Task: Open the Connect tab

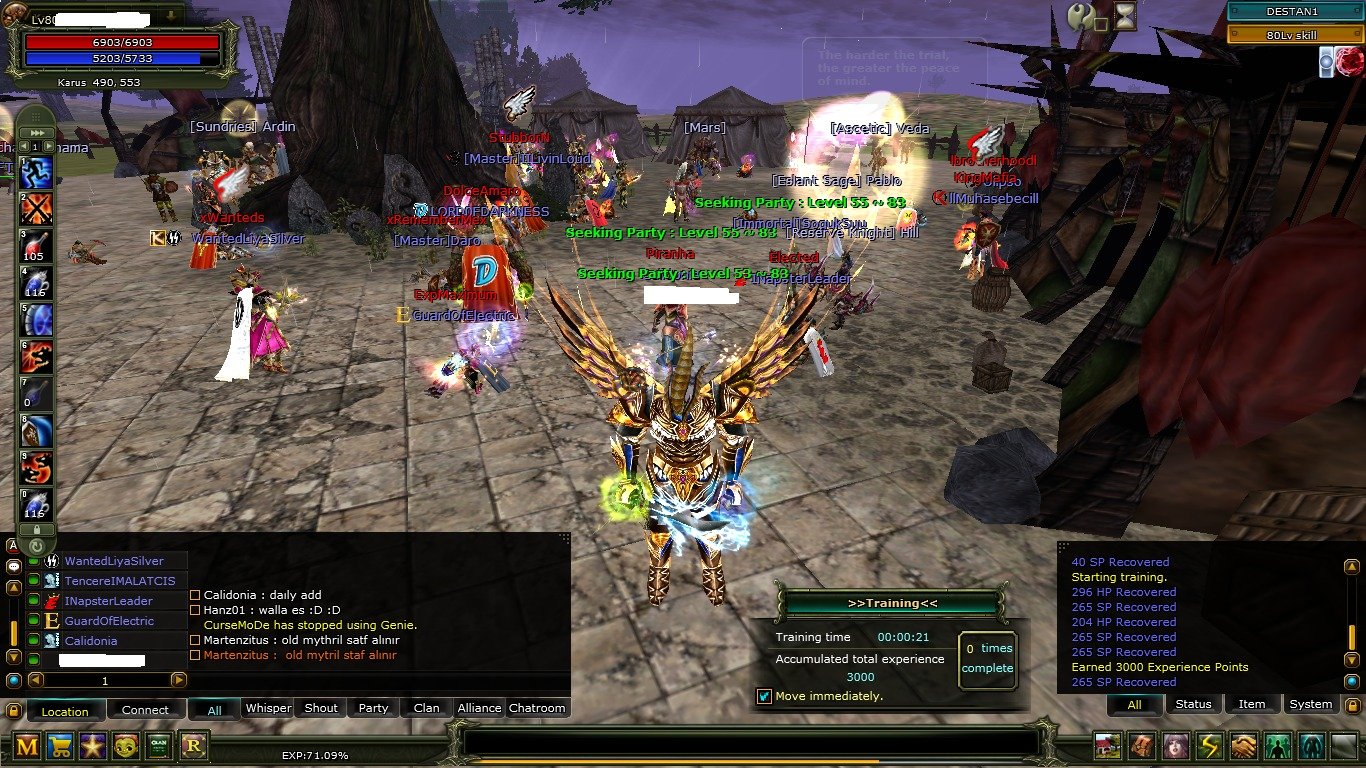Action: (x=145, y=710)
